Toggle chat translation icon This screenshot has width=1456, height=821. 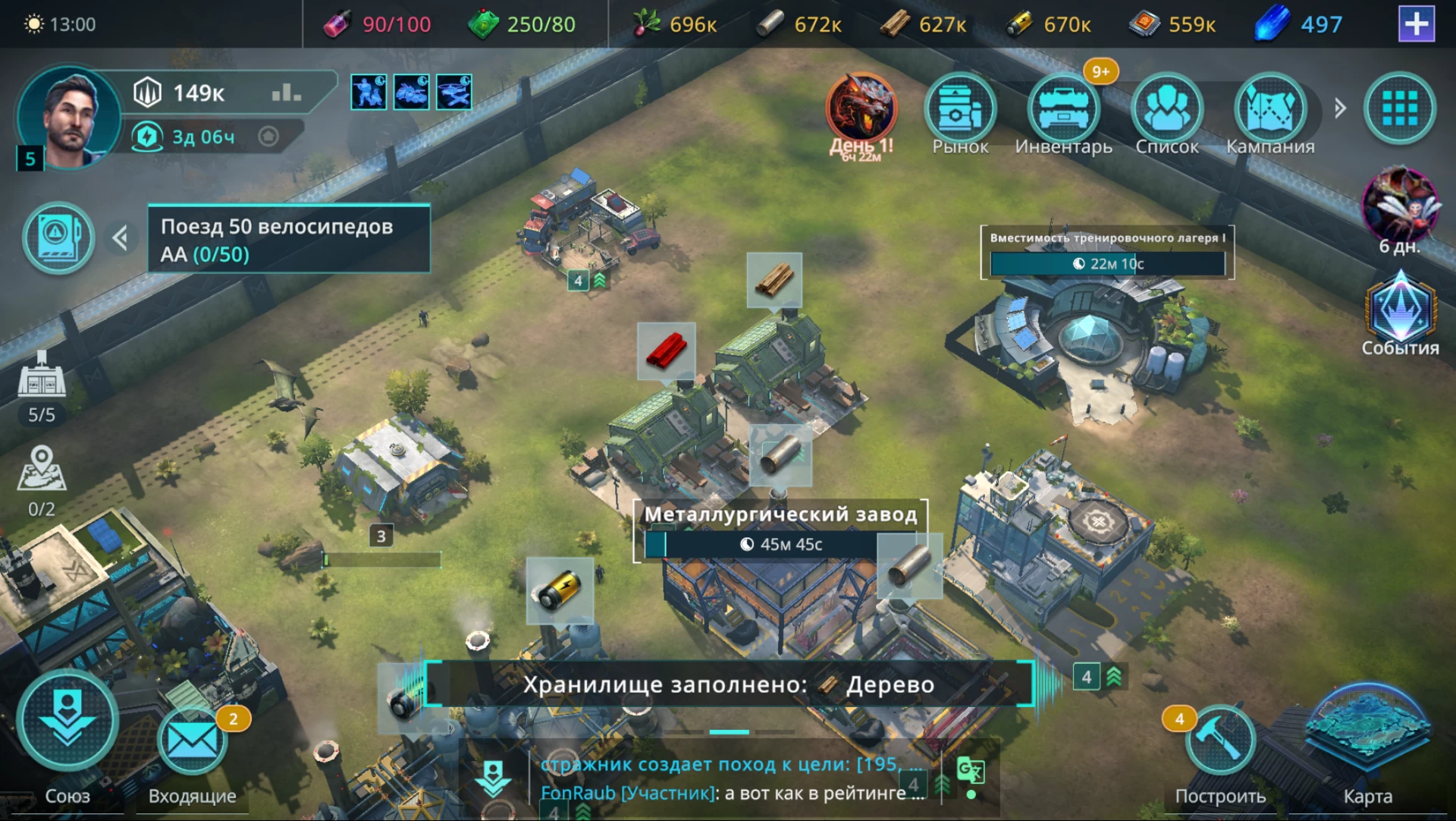coord(971,772)
